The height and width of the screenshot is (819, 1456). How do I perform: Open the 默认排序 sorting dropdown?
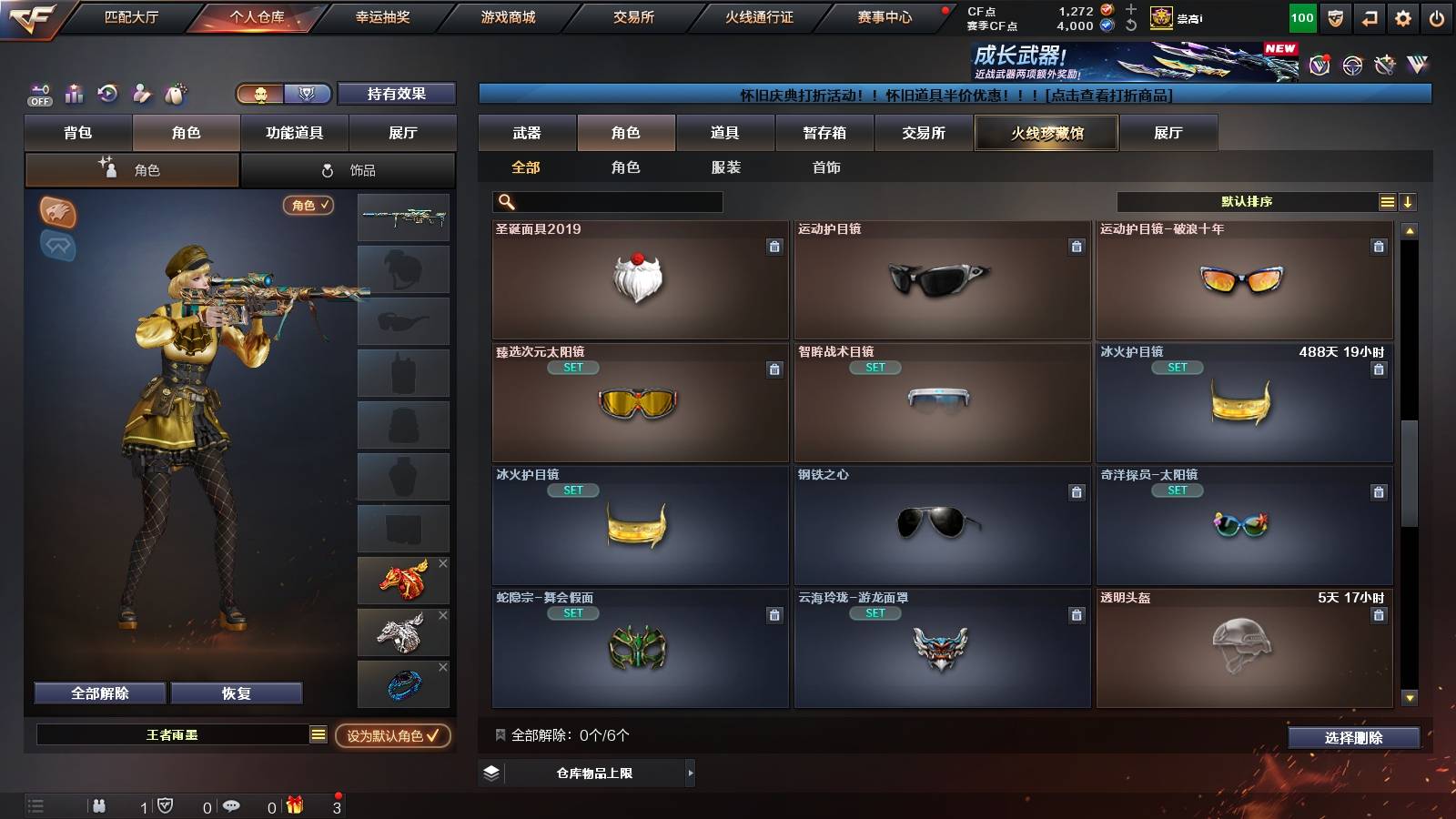1247,201
